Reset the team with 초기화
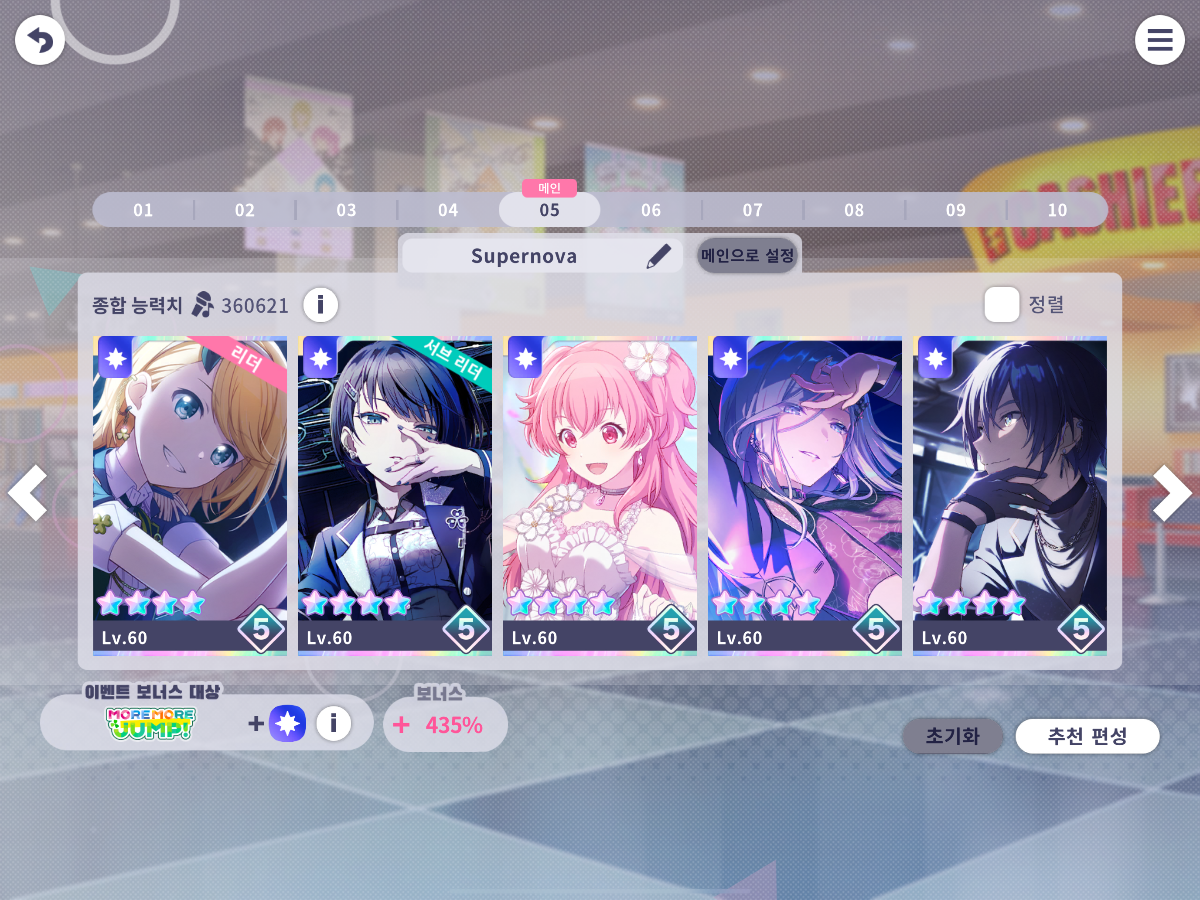Viewport: 1200px width, 900px height. [952, 737]
